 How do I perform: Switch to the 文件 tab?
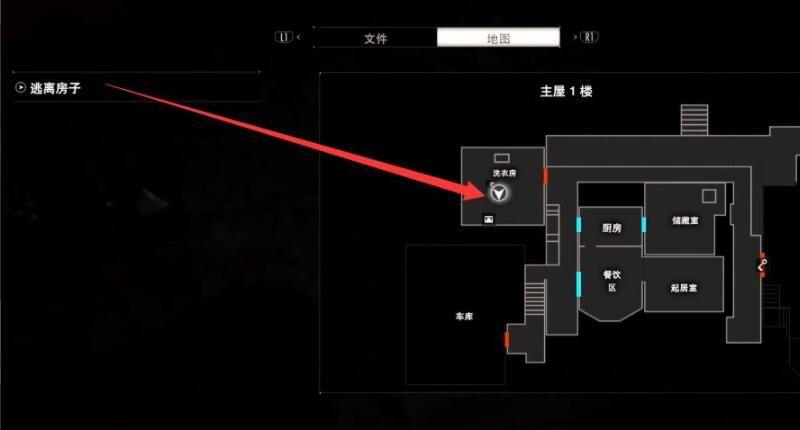pos(375,38)
